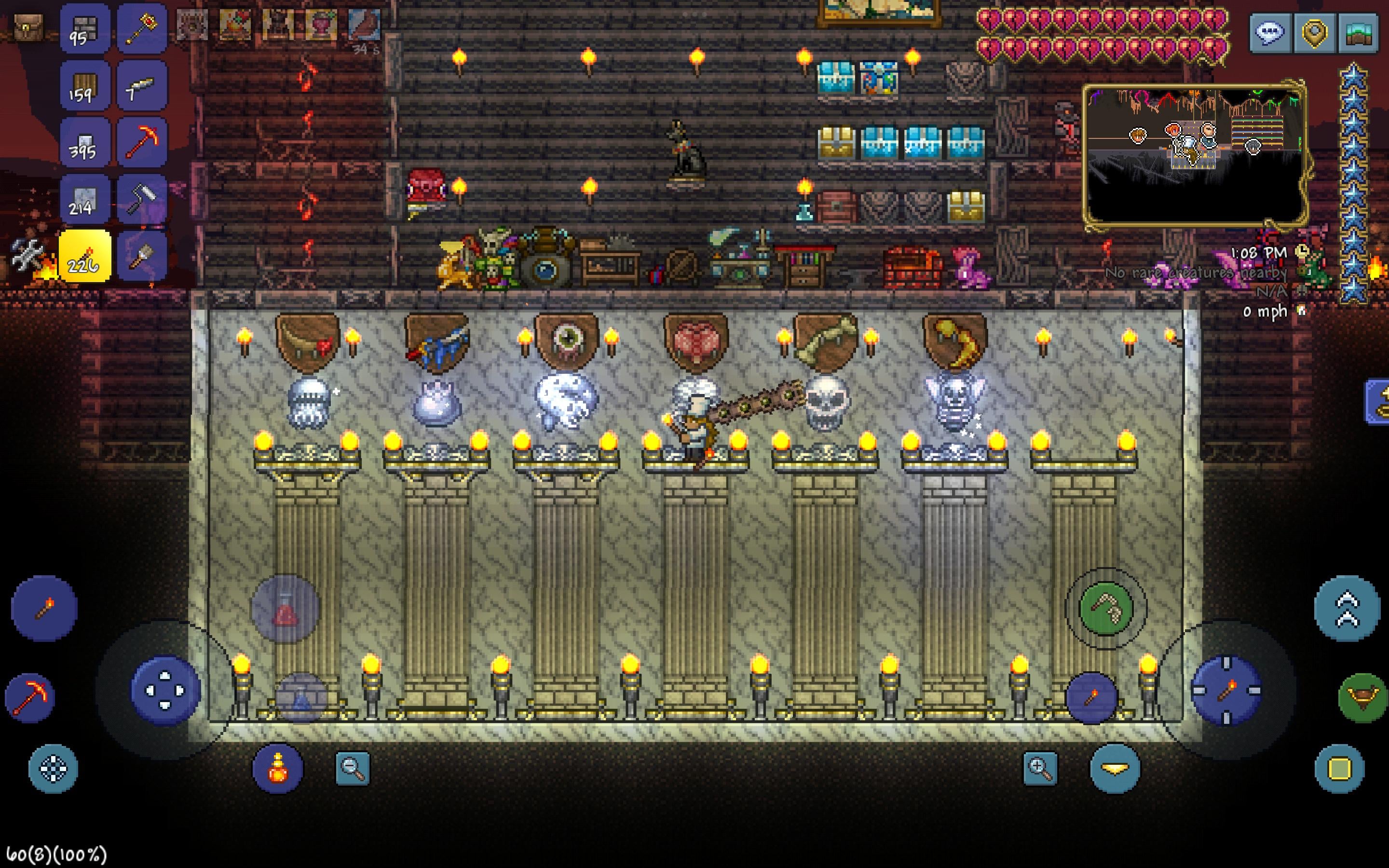Tap the double-arrow jump button
1389x868 pixels.
(1347, 609)
